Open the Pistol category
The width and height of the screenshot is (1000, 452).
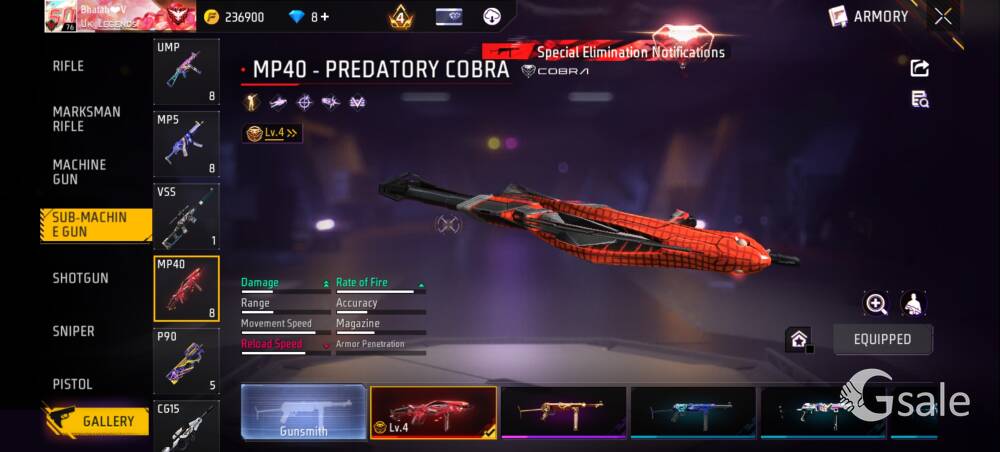72,384
